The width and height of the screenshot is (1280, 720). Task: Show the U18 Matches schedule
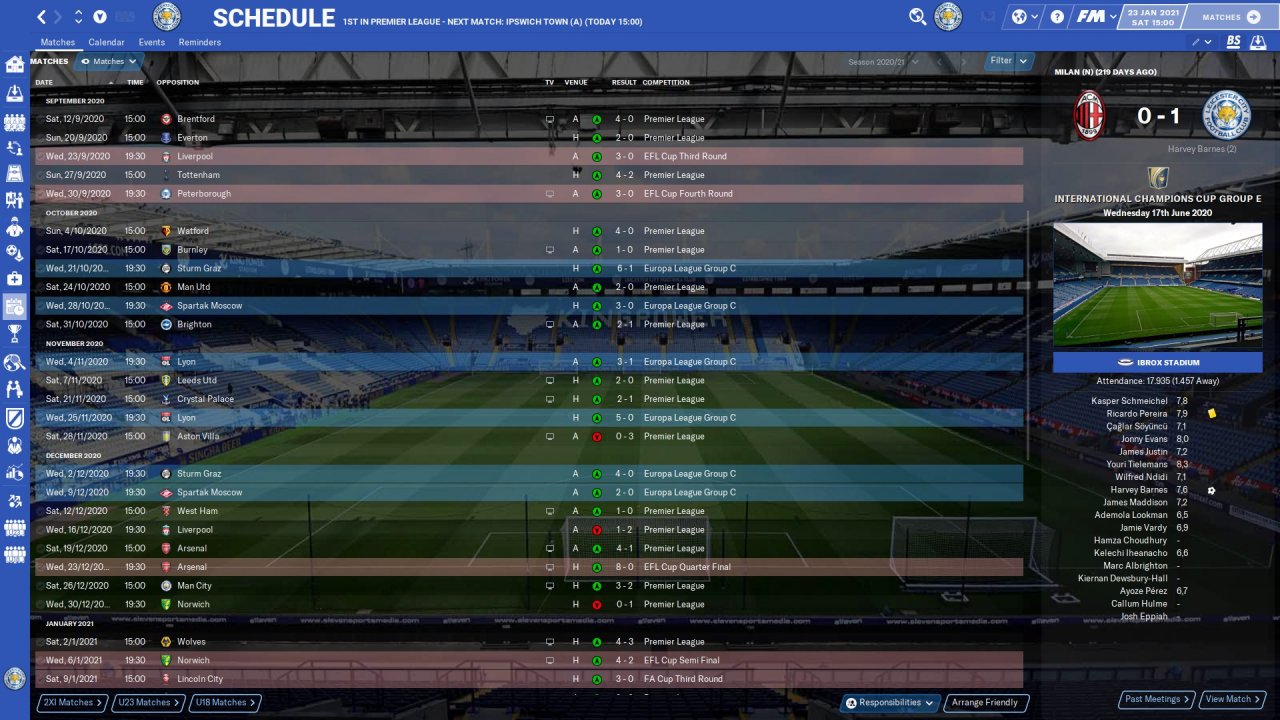pos(224,702)
